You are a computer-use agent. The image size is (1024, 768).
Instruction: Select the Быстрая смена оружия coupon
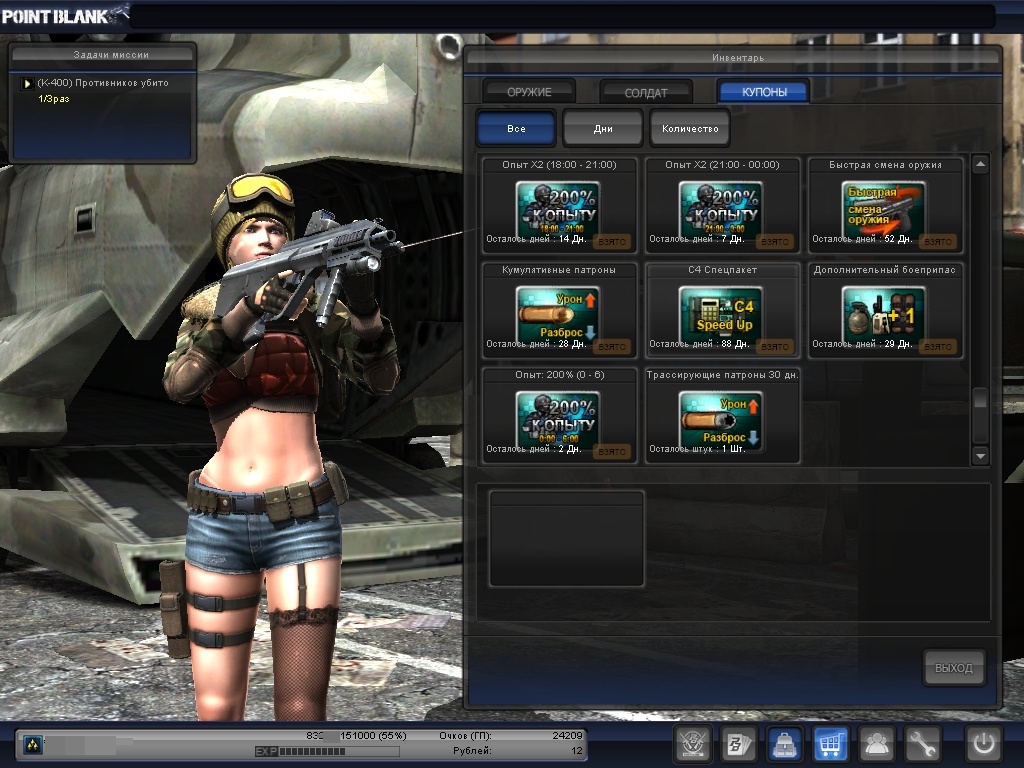[885, 208]
